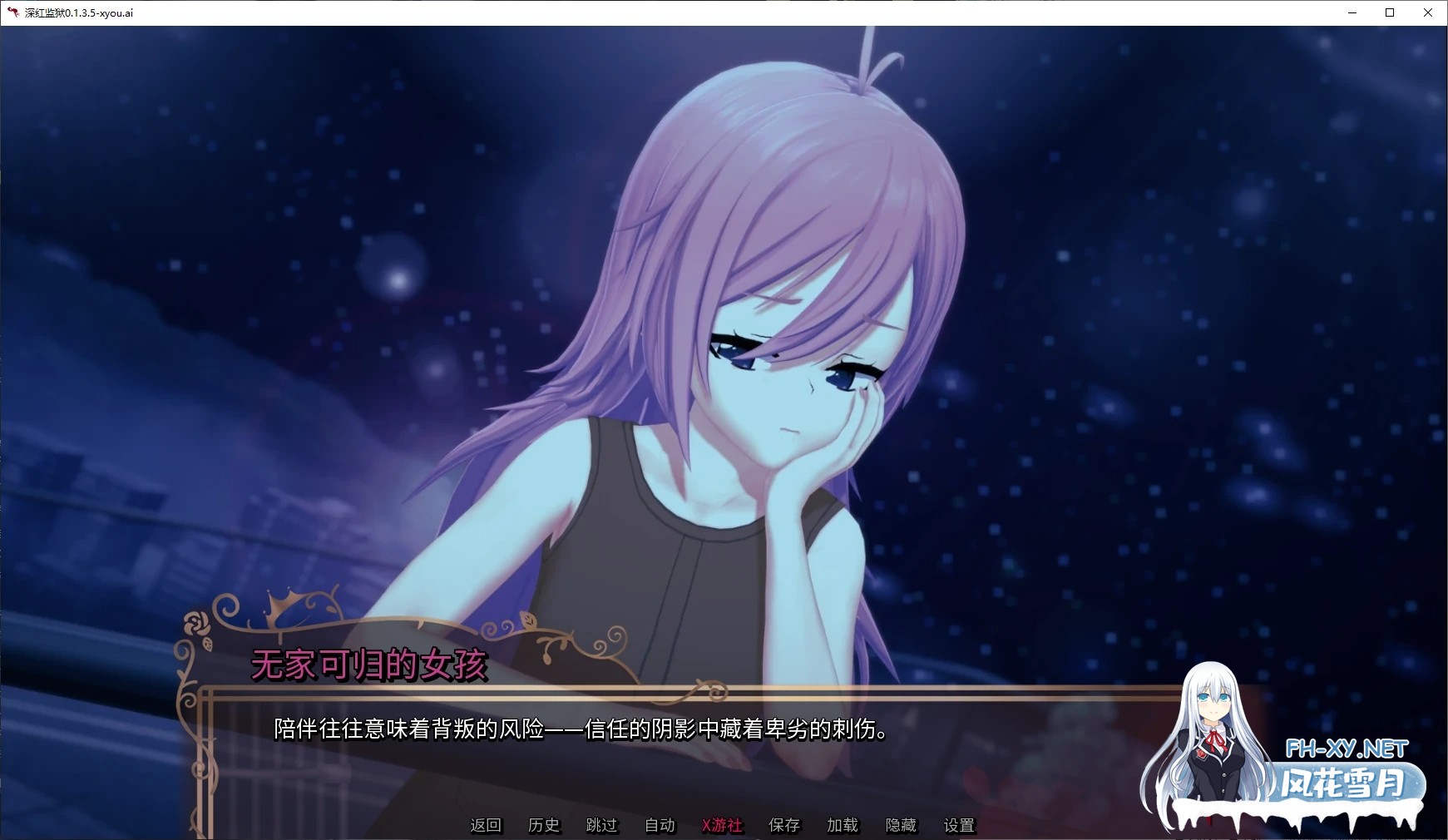
Task: Toggle 跳过 skip mode
Action: [600, 825]
